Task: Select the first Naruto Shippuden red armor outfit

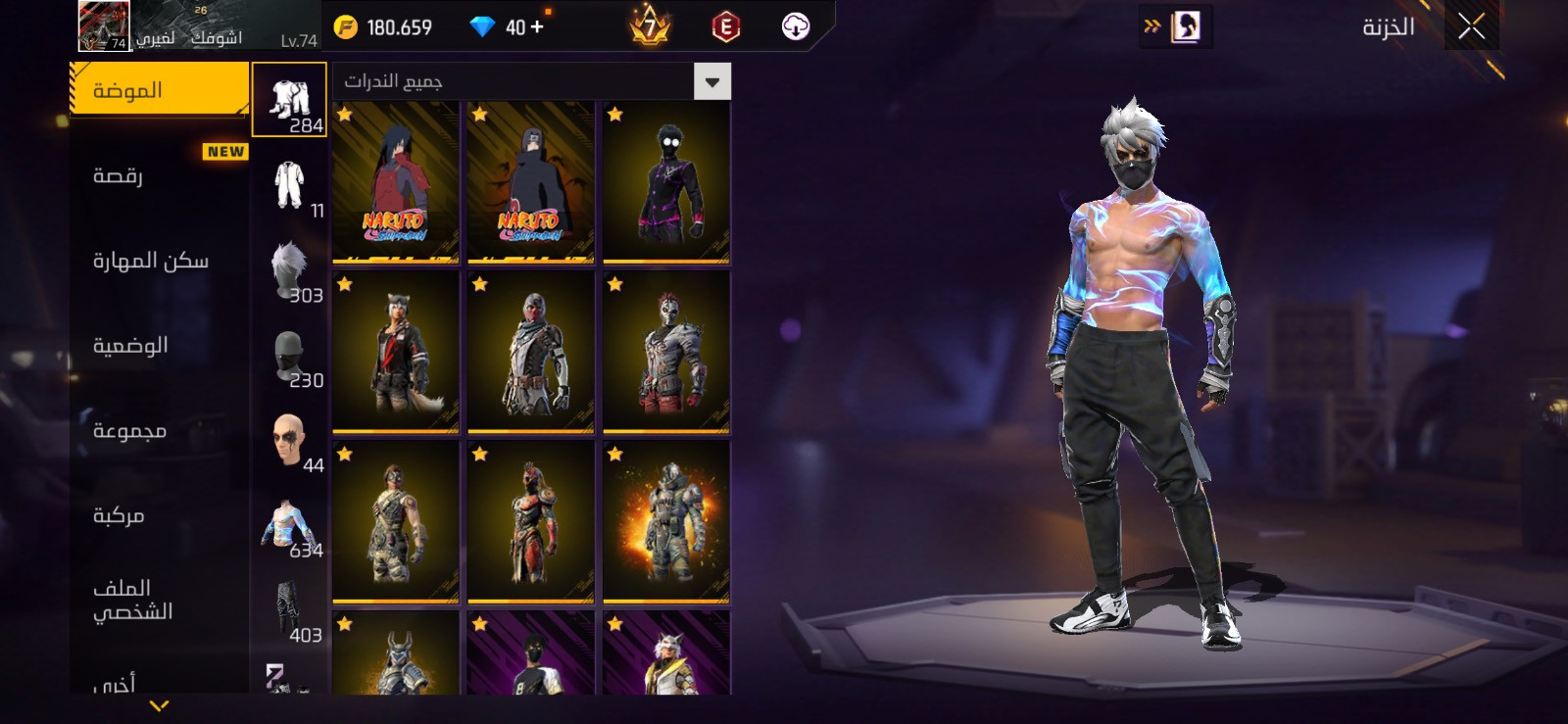Action: 396,182
